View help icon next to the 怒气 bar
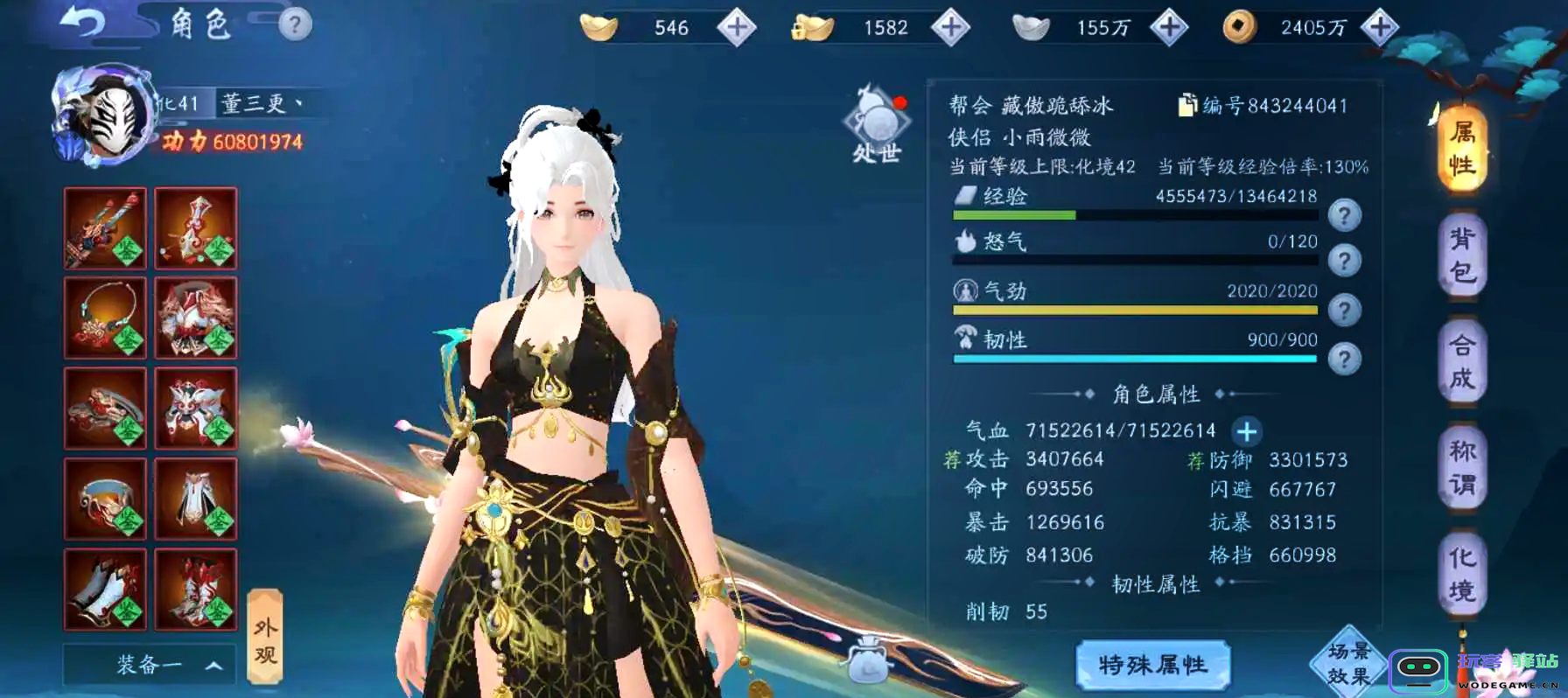 1345,261
